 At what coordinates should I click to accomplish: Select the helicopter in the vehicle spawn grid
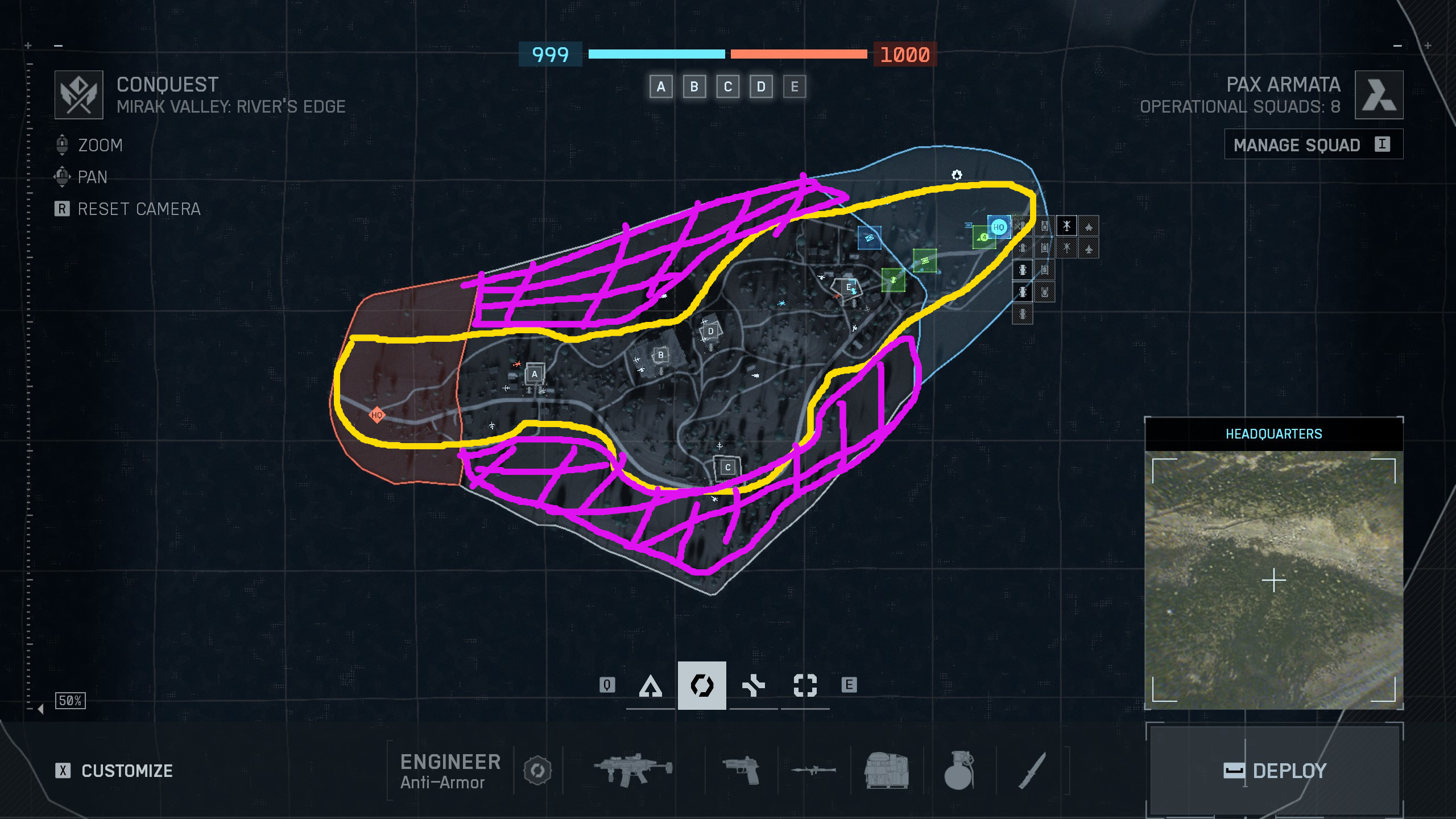click(x=1066, y=226)
